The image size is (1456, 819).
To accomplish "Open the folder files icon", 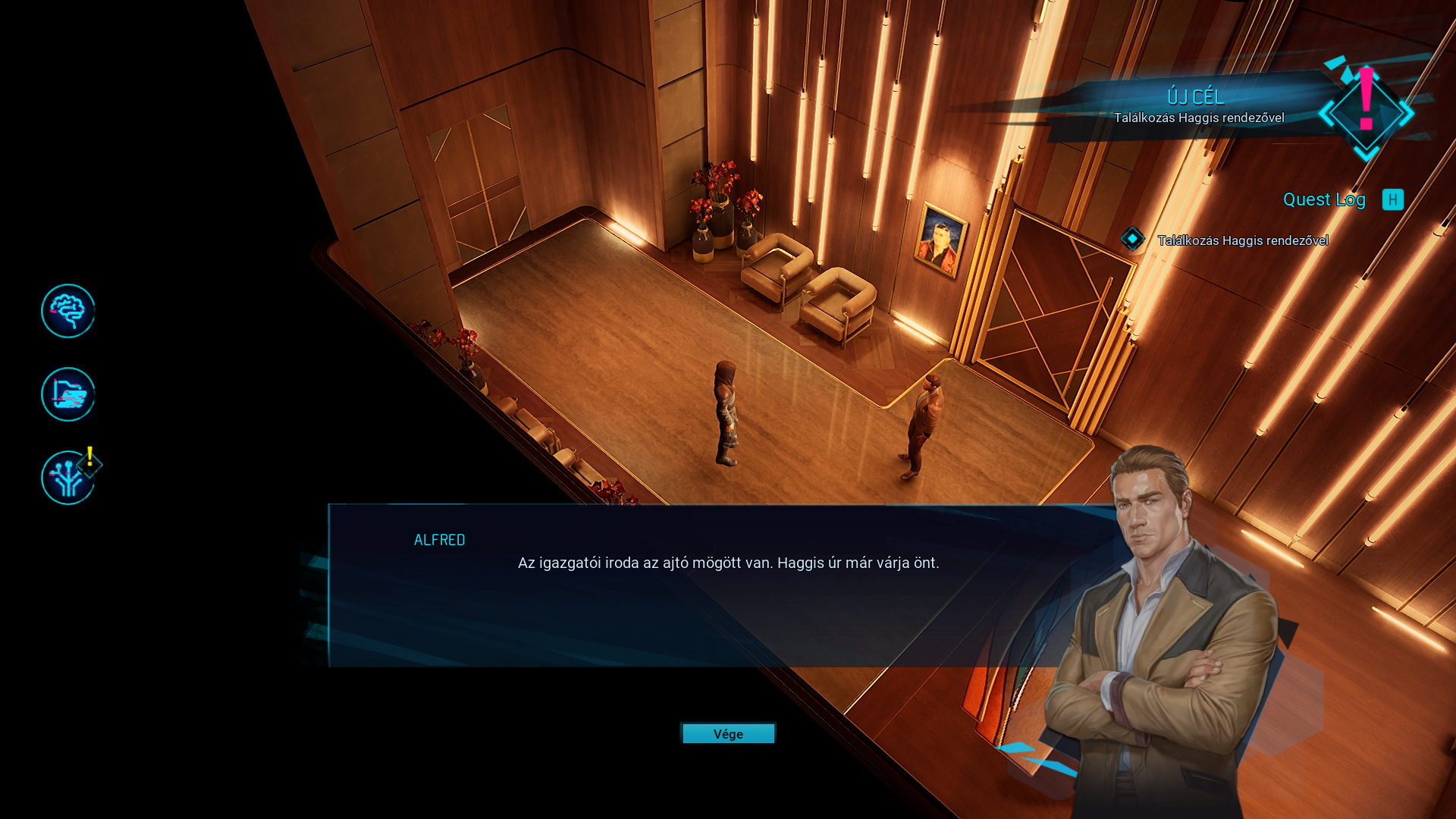I will point(68,394).
